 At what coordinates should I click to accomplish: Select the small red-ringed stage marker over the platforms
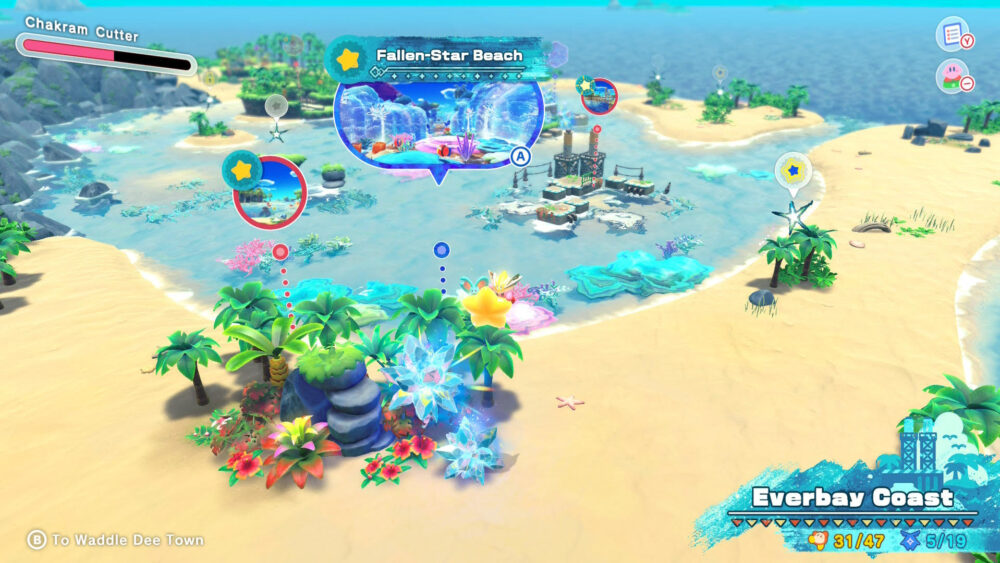pos(599,96)
